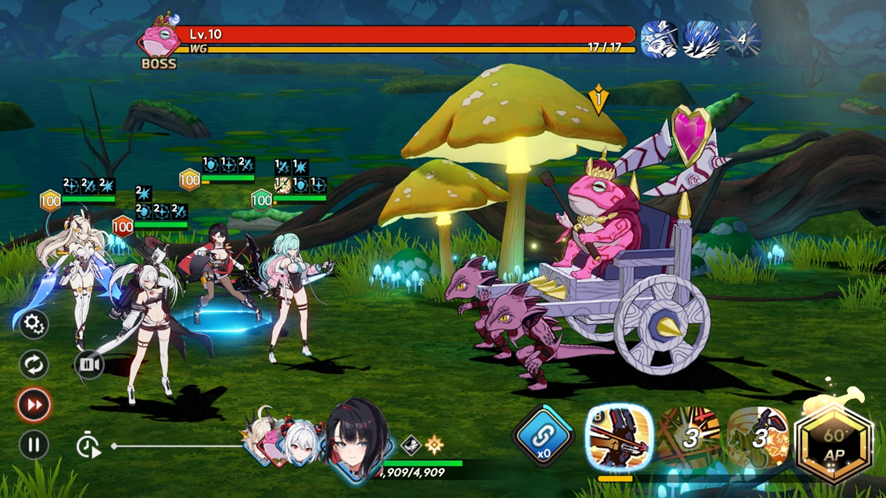Inspect the blue slash boss skill icon
This screenshot has height=498, width=886.
(x=700, y=40)
